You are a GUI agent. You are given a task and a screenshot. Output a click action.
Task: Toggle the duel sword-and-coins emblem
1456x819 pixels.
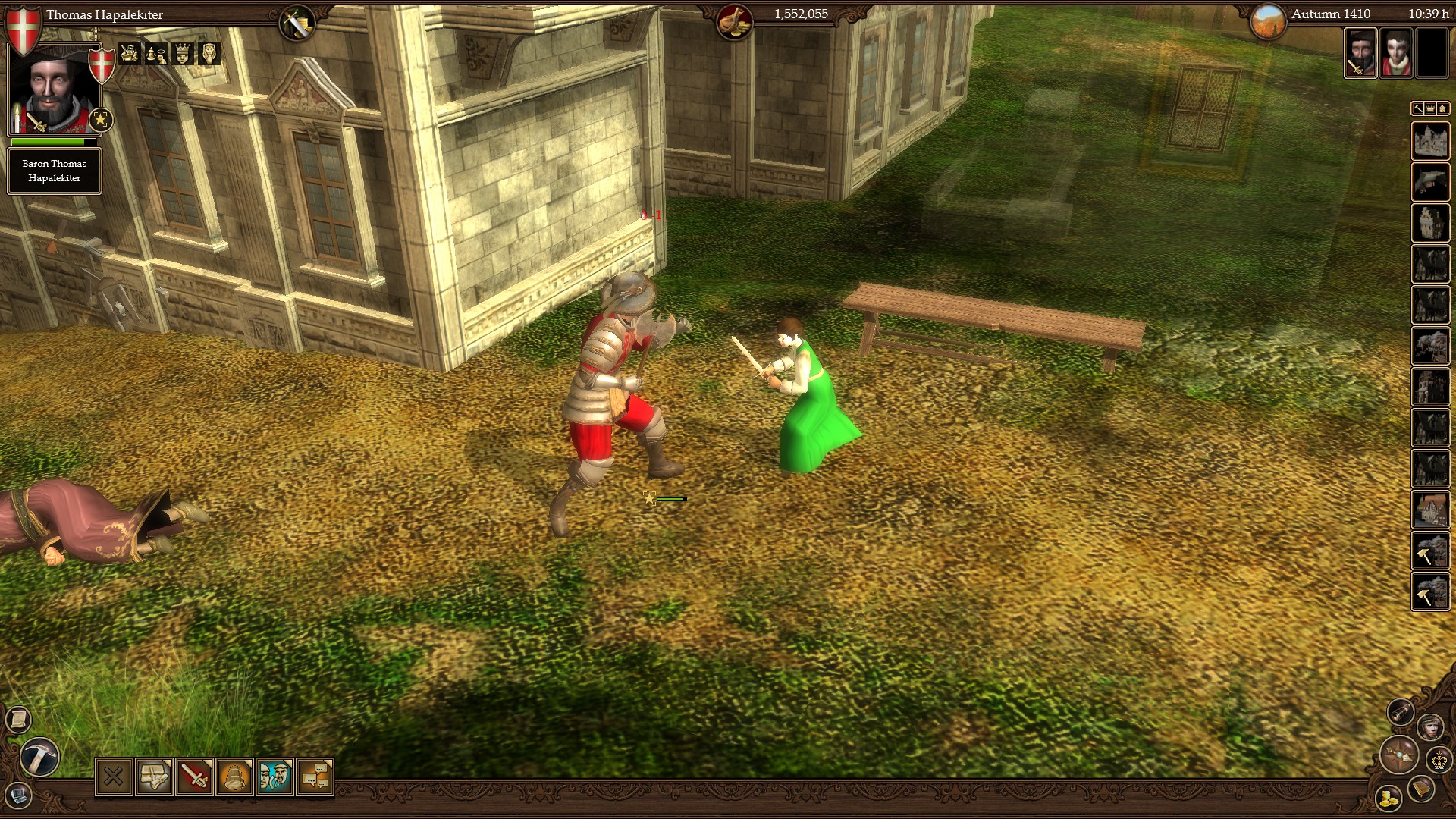(129, 54)
